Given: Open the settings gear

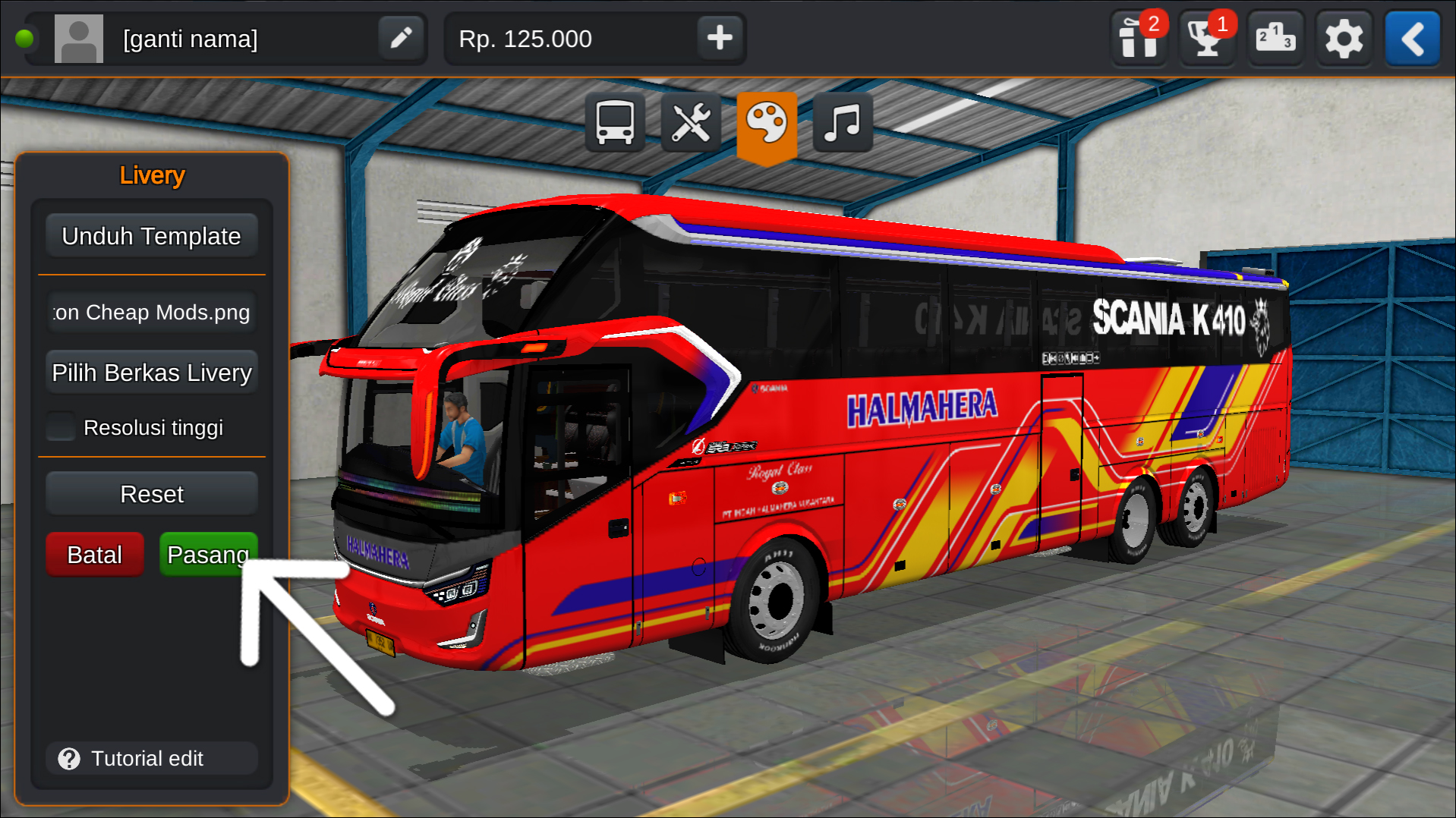Looking at the screenshot, I should [x=1343, y=38].
